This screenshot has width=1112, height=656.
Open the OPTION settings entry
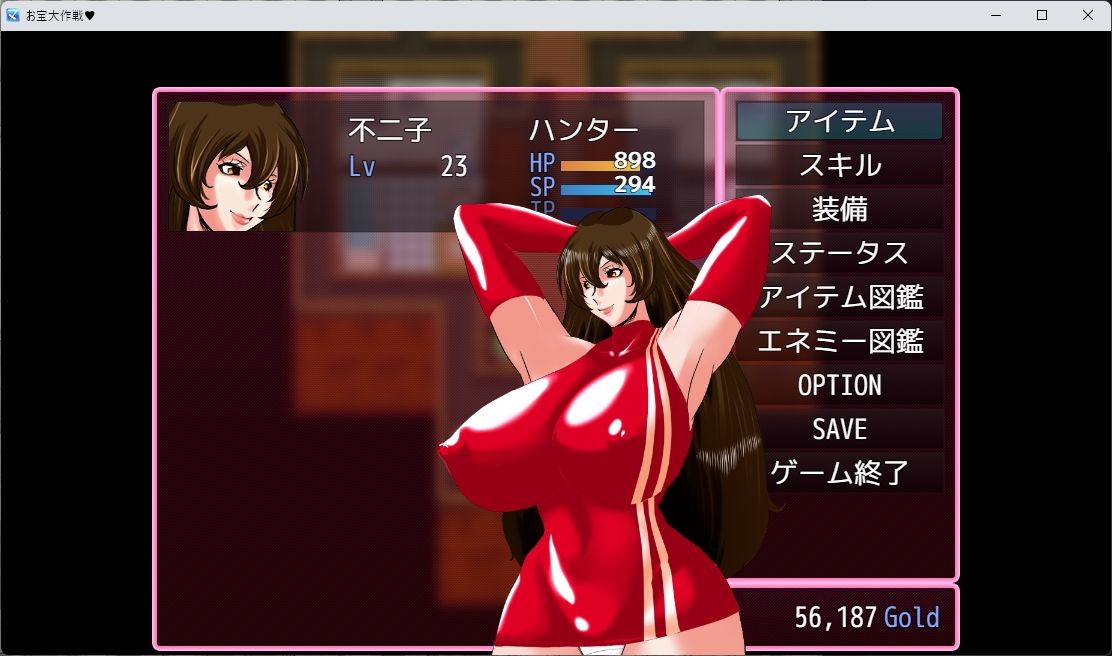[x=839, y=385]
